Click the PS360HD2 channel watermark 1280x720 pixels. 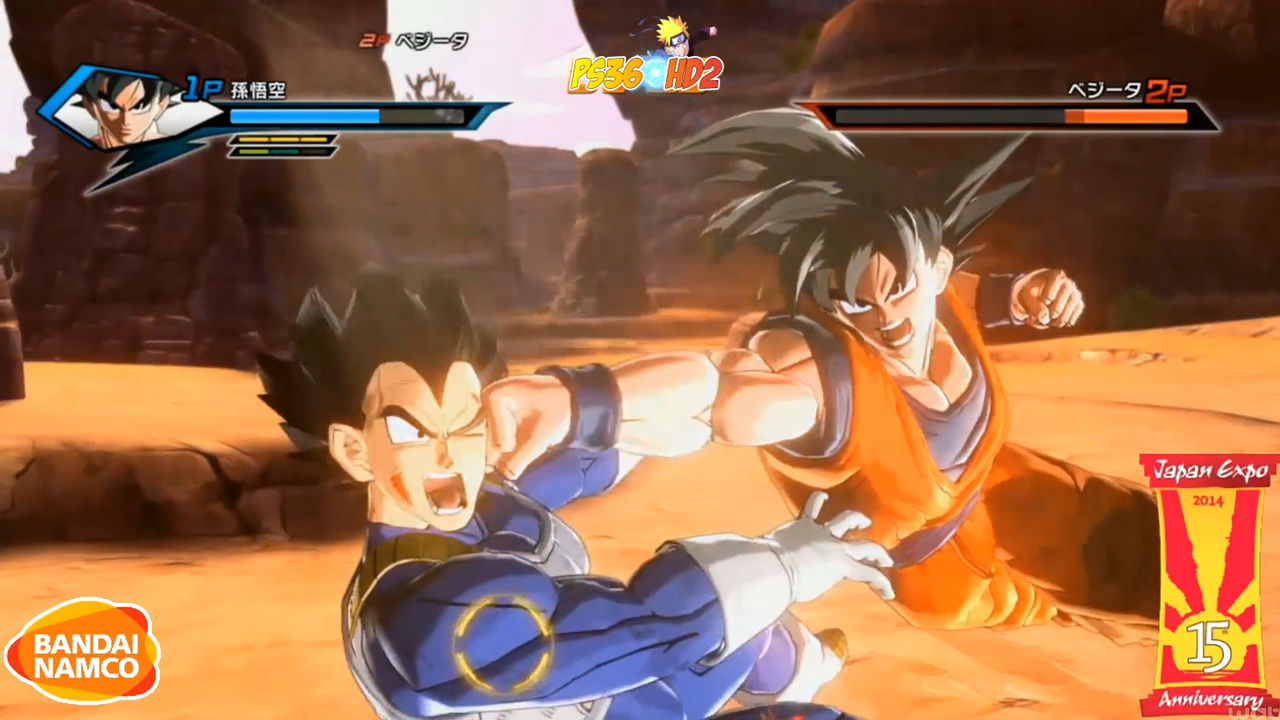click(645, 70)
